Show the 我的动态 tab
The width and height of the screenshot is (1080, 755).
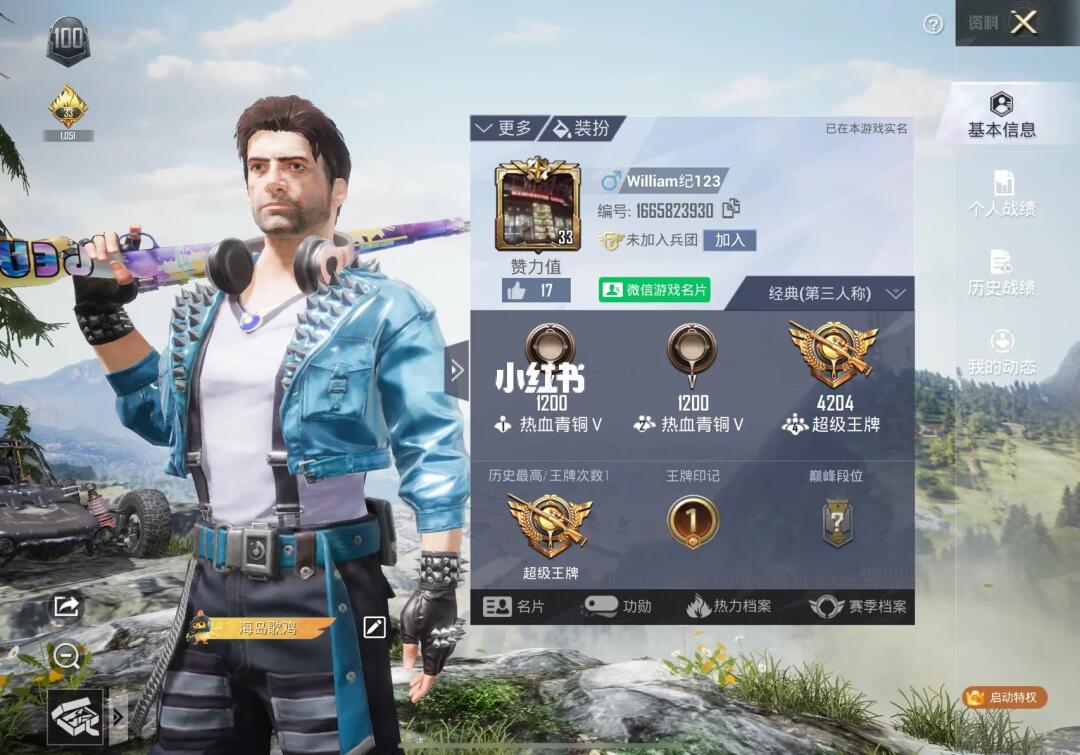coord(1001,353)
